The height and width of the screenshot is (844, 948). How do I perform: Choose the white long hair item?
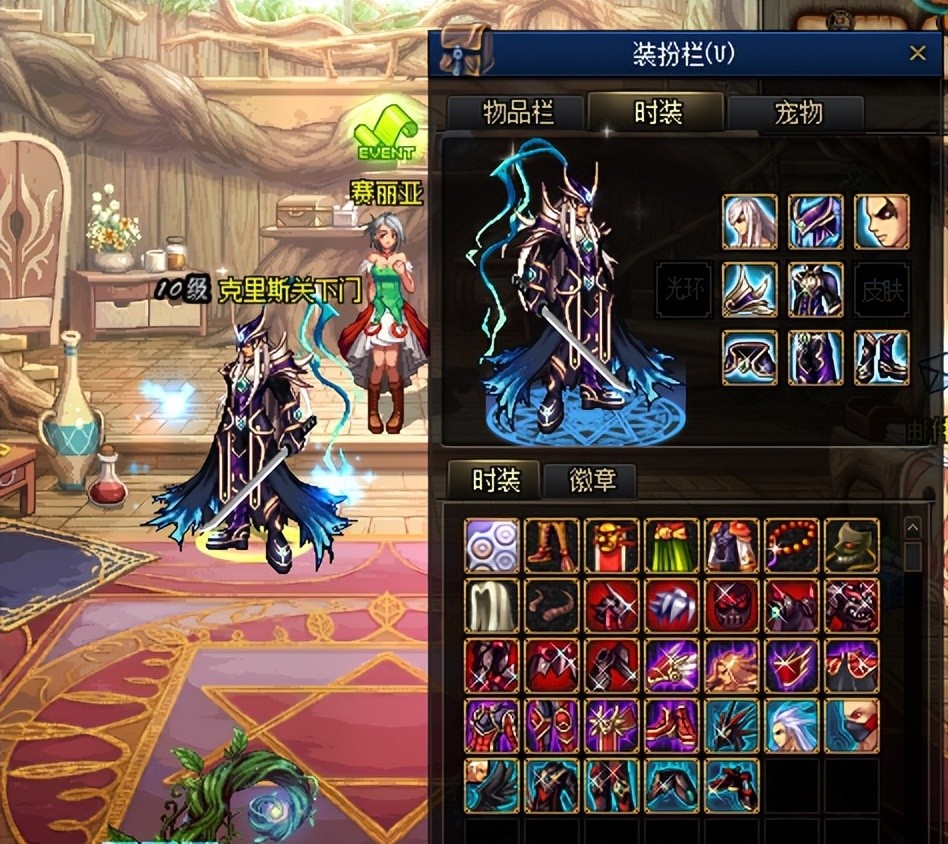(x=492, y=605)
